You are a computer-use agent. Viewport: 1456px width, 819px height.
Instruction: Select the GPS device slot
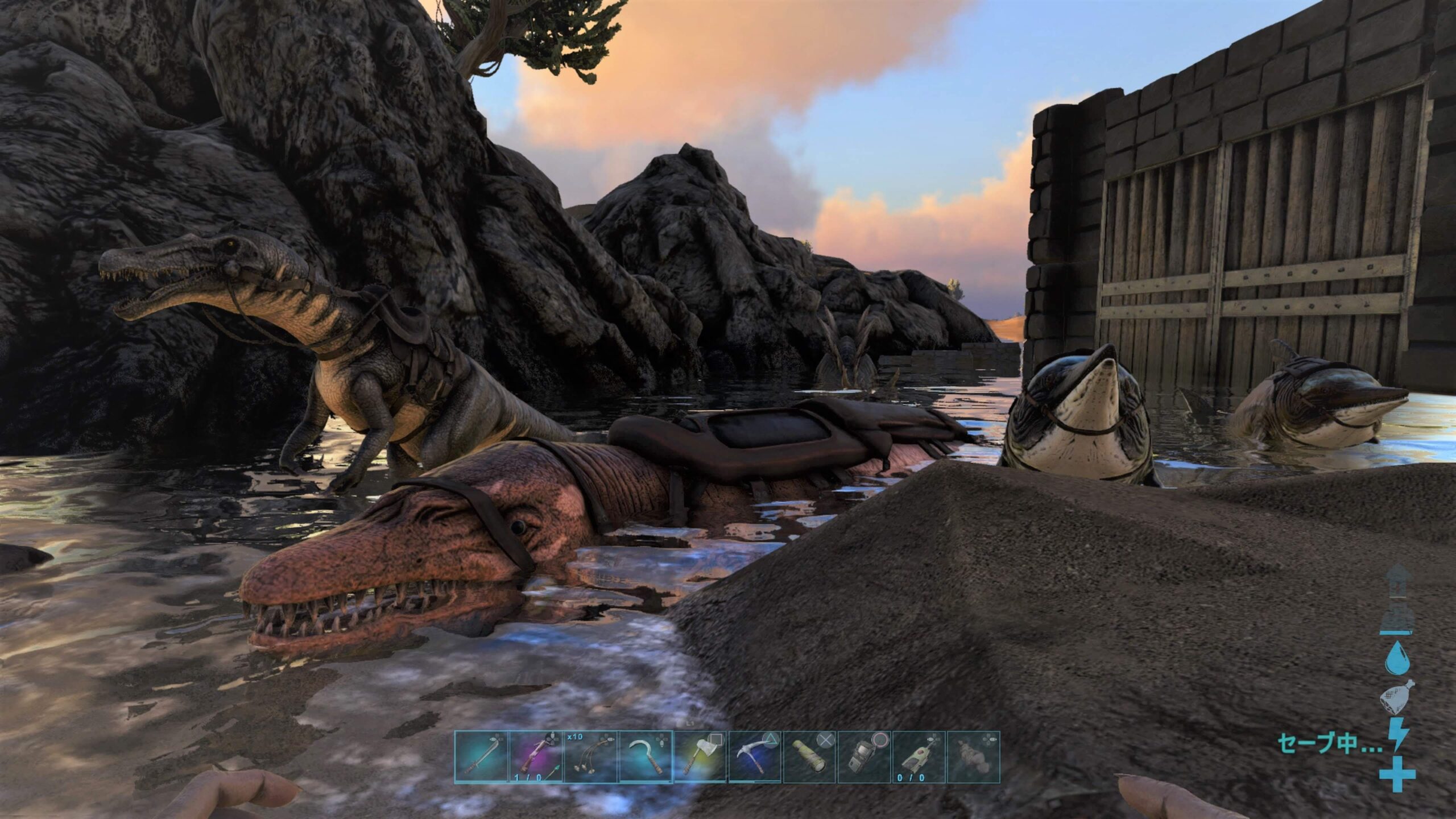click(x=864, y=757)
